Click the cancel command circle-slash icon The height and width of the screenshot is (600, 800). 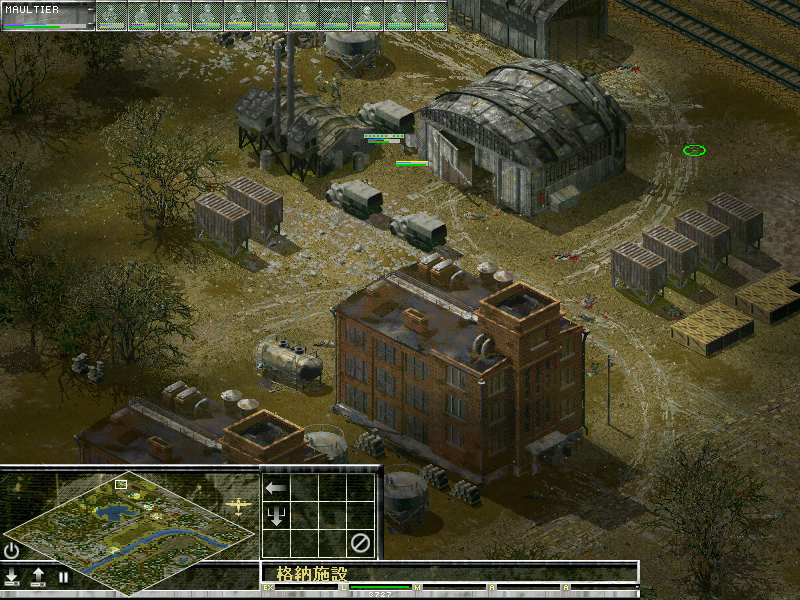click(x=360, y=543)
